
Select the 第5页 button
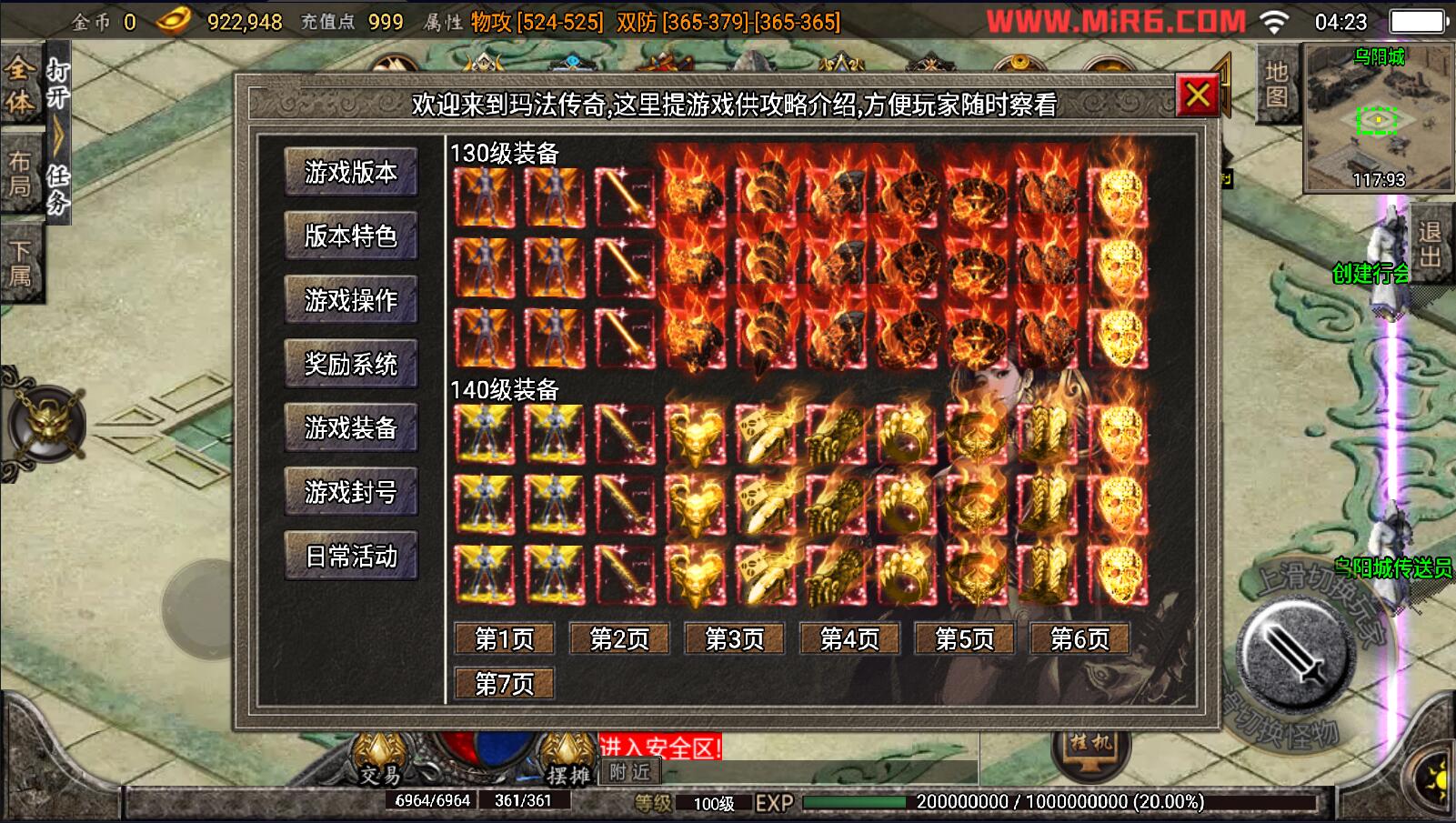point(965,639)
